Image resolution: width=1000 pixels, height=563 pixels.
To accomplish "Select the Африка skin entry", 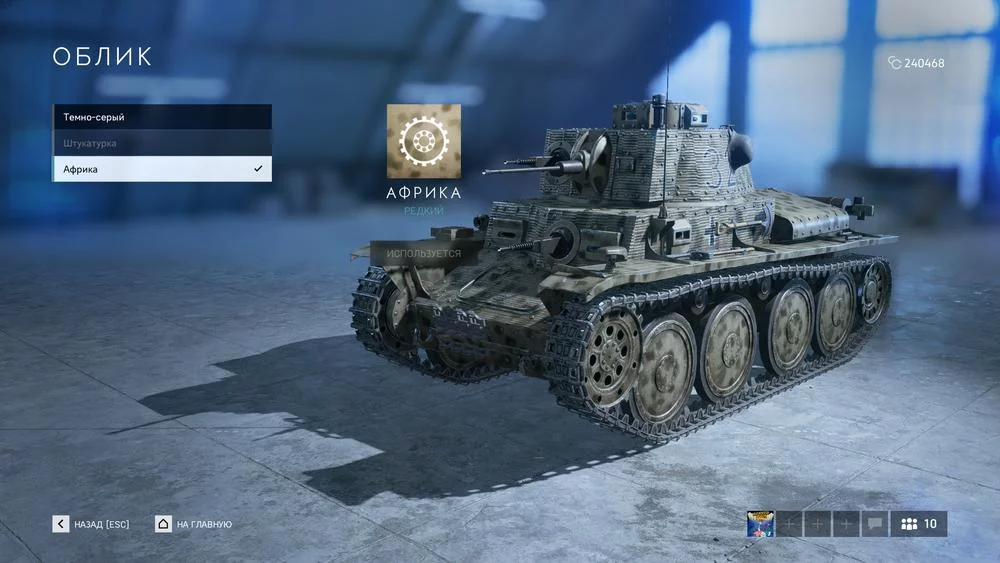I will (x=161, y=169).
